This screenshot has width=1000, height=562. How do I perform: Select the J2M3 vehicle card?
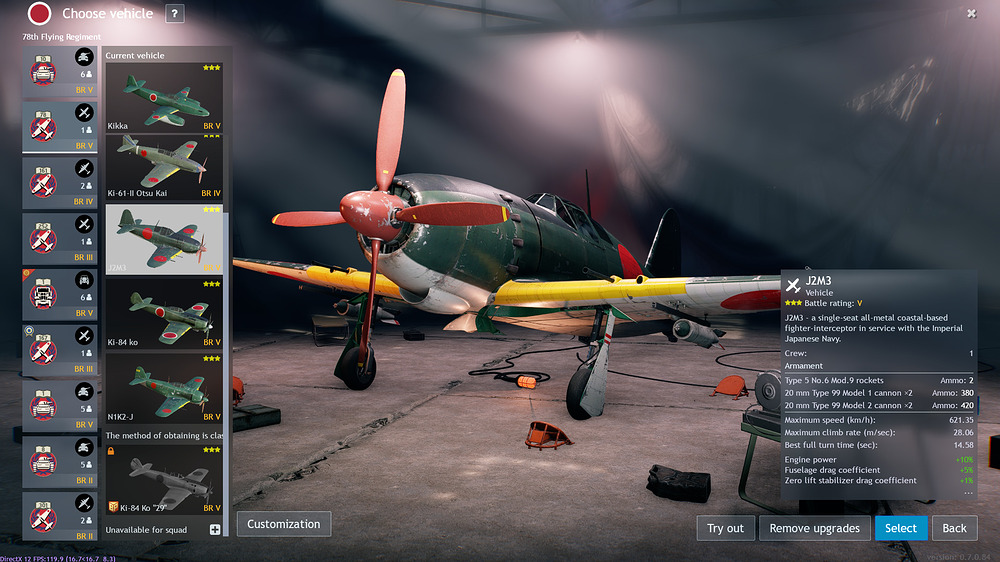pos(164,238)
